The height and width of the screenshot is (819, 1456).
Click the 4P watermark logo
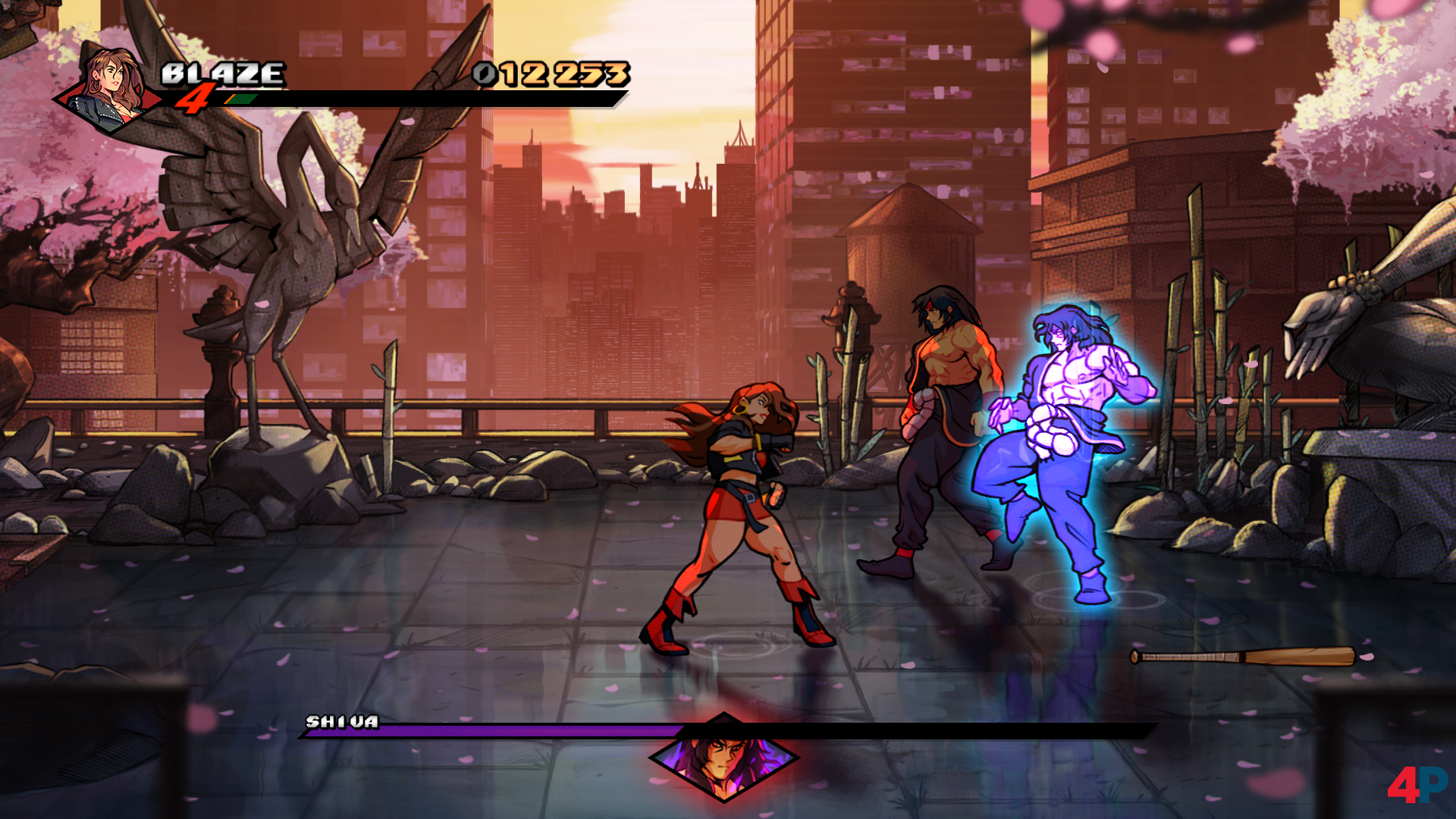pos(1416,784)
